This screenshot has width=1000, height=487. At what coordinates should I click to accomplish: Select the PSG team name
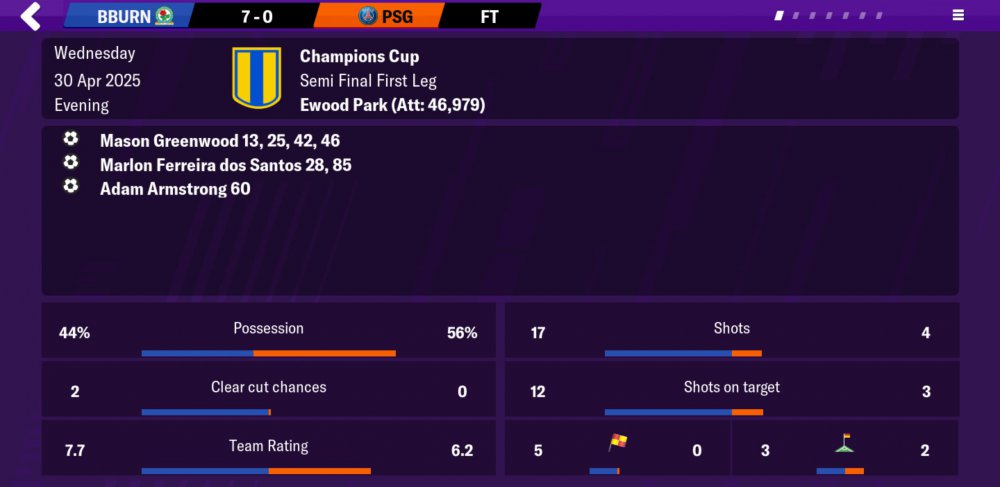[x=397, y=16]
